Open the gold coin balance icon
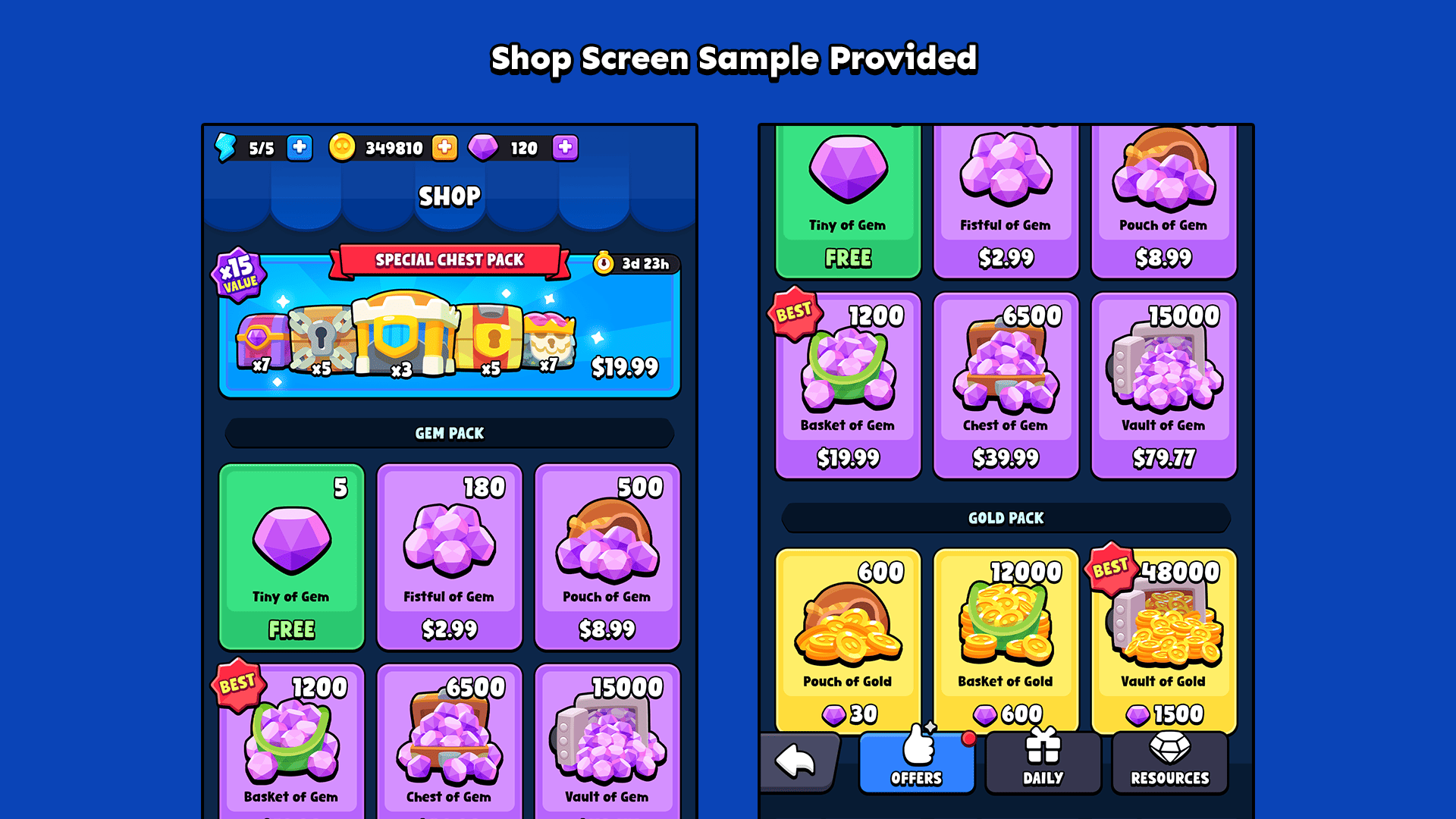Image resolution: width=1456 pixels, height=819 pixels. point(343,148)
